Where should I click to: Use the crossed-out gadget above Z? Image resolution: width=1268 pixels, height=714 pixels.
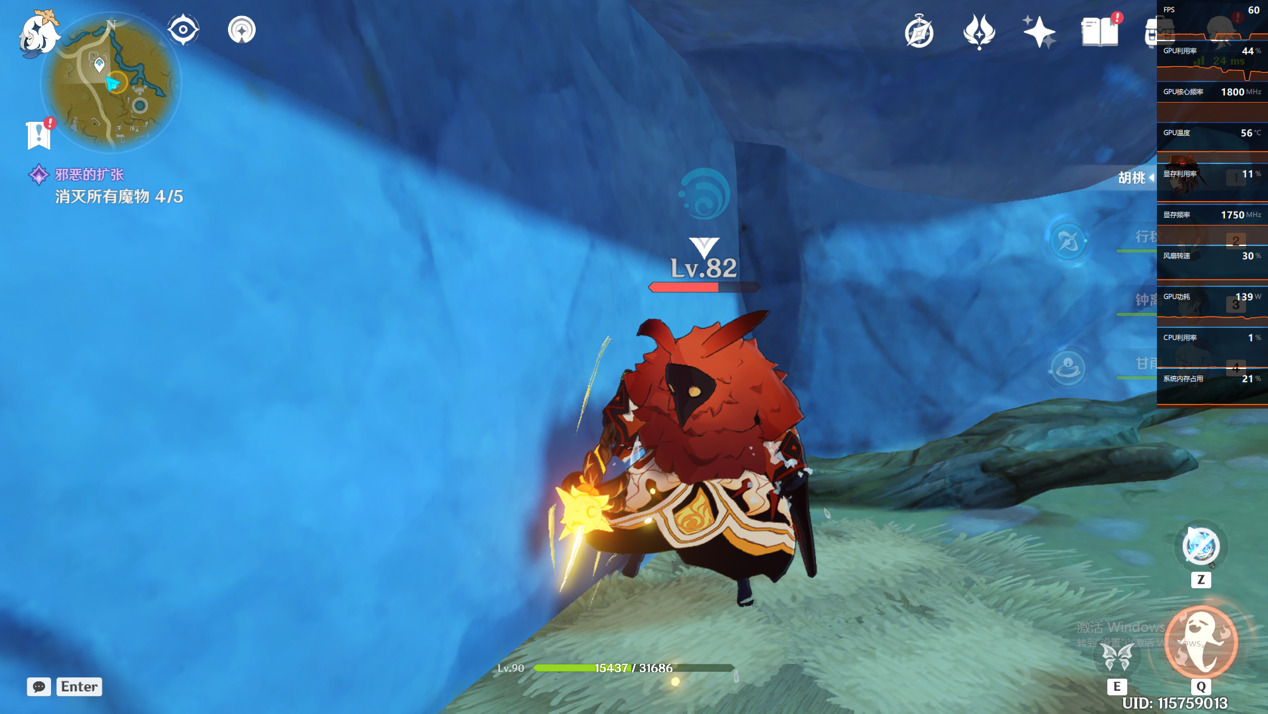pos(1201,546)
